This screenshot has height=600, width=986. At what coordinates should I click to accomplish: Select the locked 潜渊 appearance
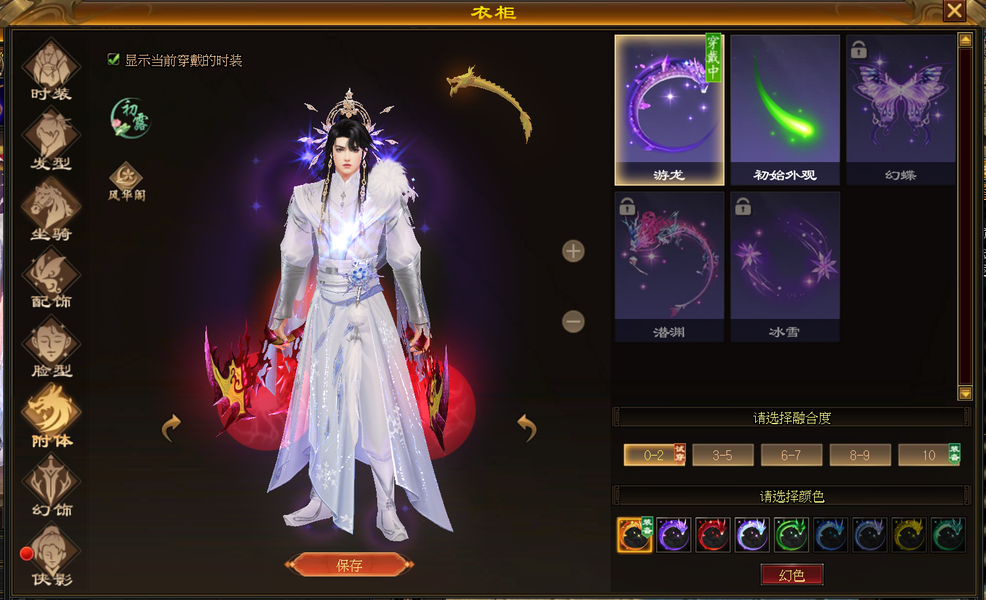click(669, 266)
